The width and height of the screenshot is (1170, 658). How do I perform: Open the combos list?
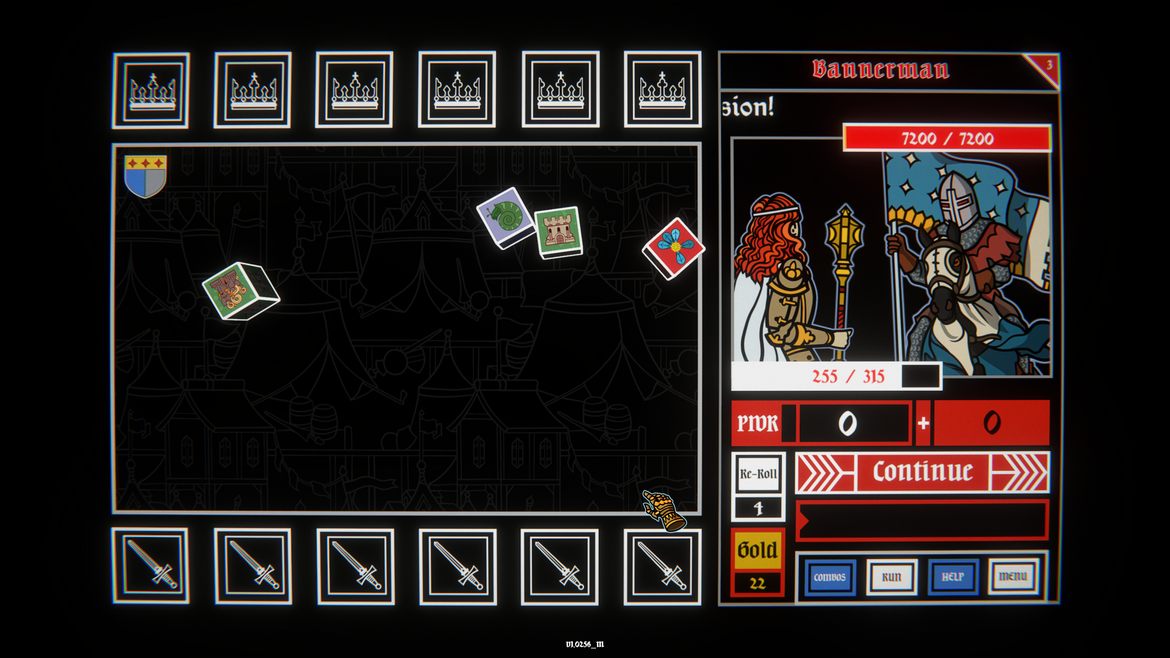830,577
